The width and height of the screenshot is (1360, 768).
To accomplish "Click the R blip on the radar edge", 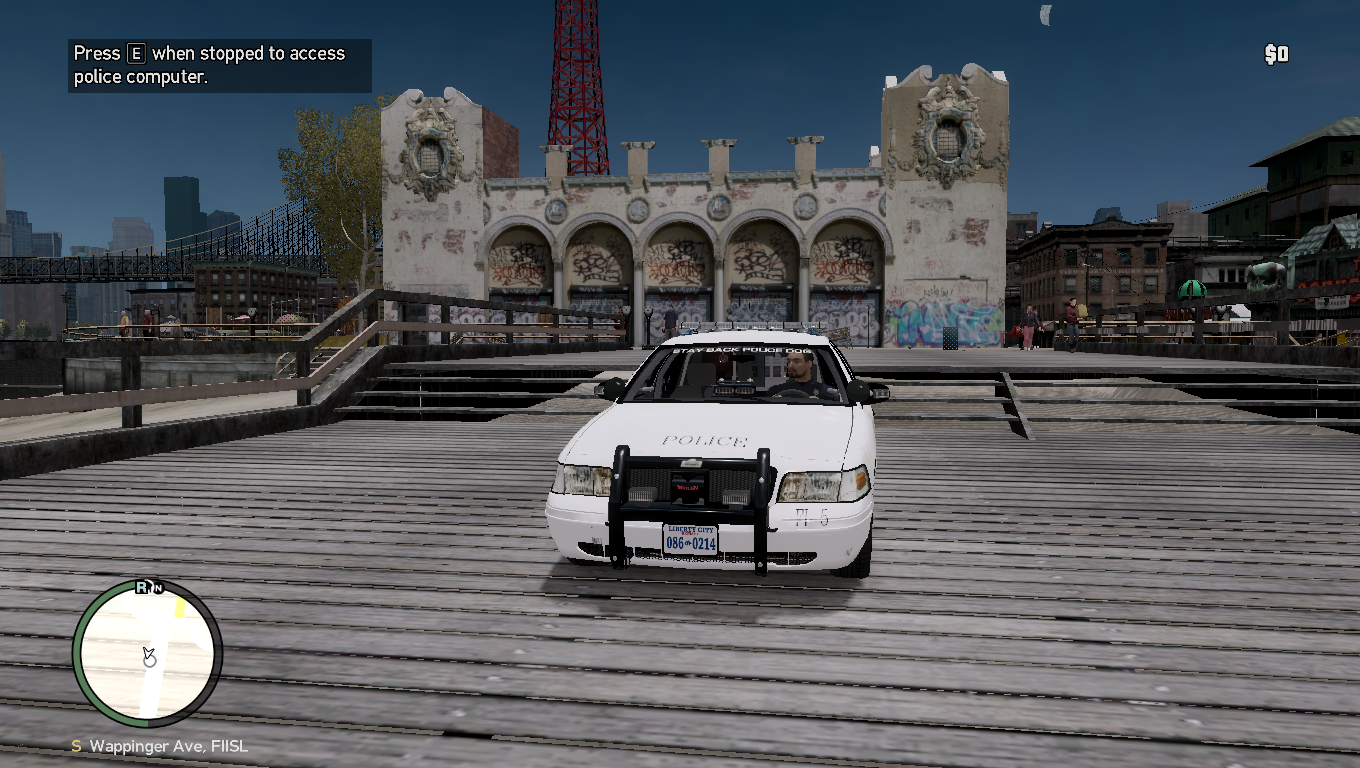I will coord(143,587).
